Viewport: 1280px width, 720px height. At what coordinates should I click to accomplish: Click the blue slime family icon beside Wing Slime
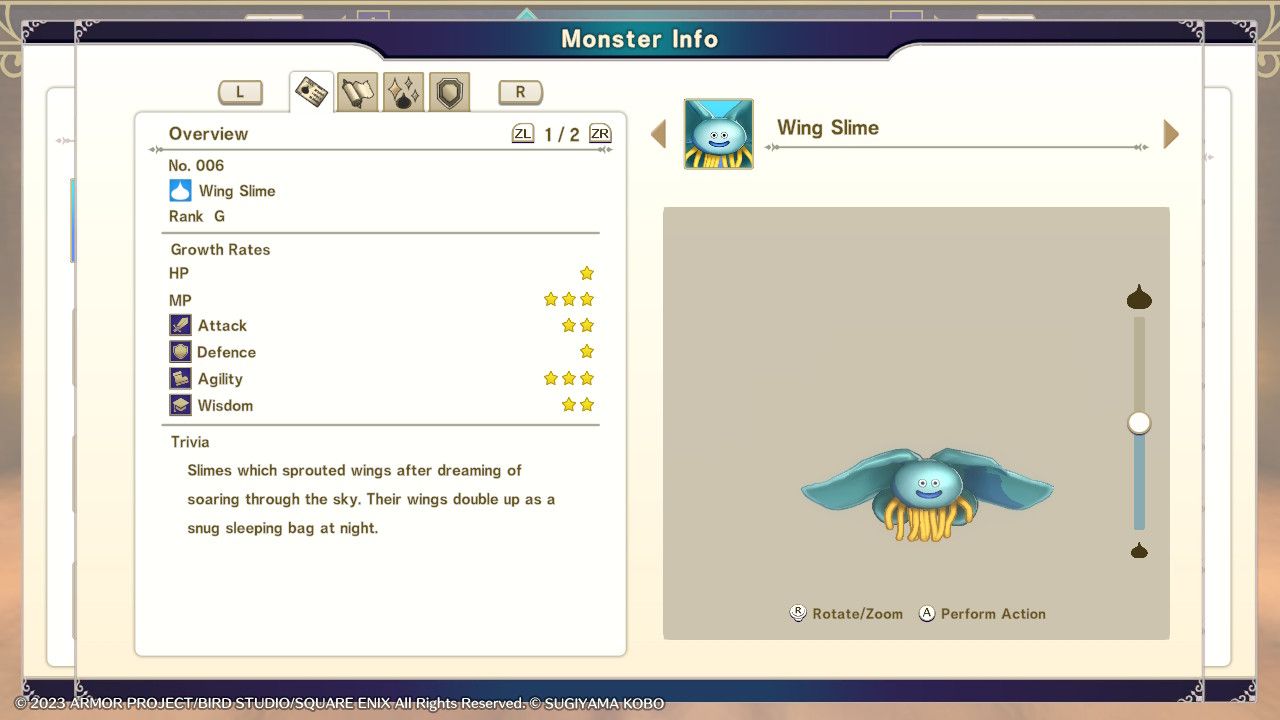pos(180,190)
